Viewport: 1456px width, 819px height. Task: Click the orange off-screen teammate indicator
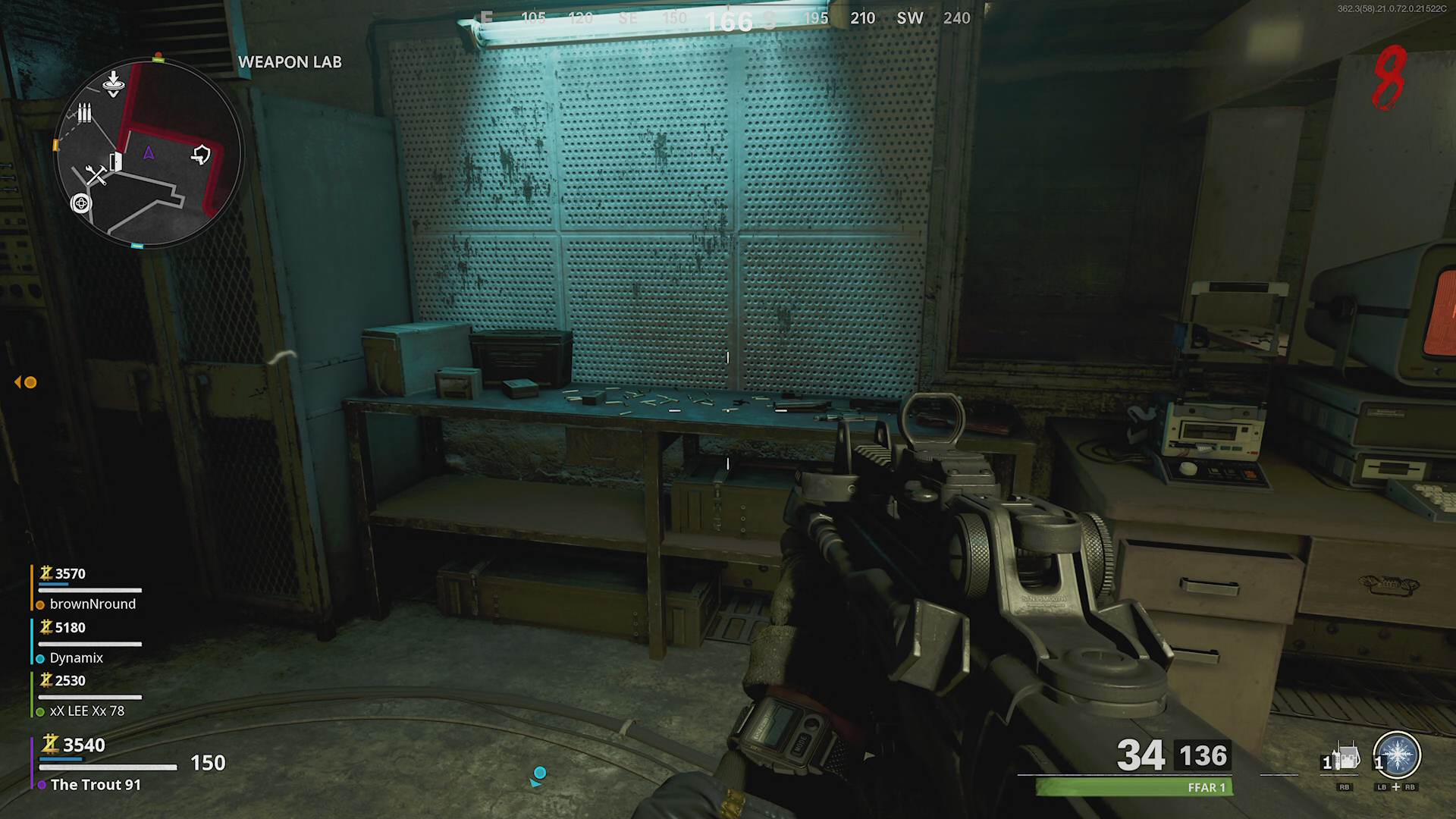pos(27,382)
